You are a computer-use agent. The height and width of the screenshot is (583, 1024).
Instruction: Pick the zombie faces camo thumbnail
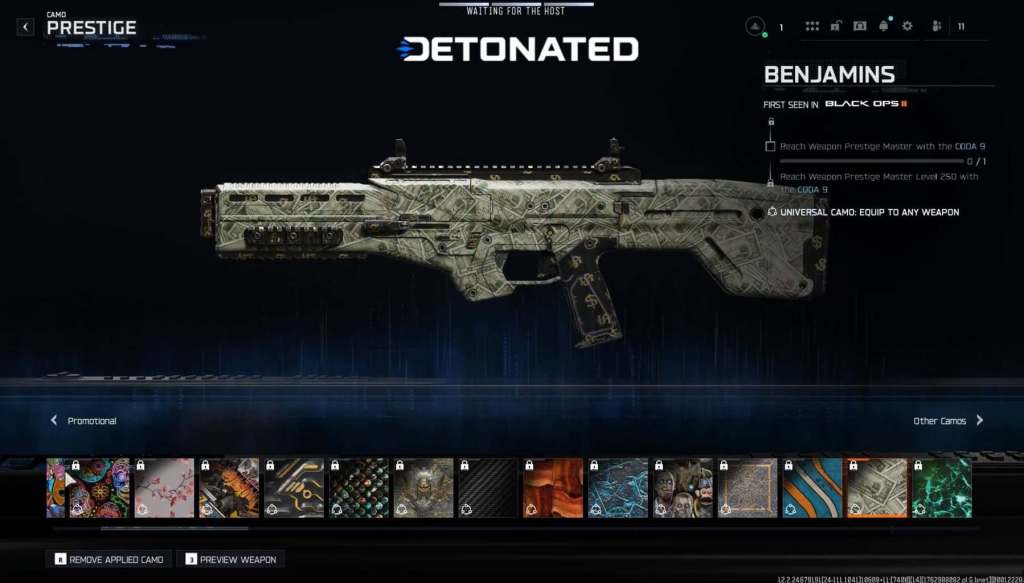[683, 488]
